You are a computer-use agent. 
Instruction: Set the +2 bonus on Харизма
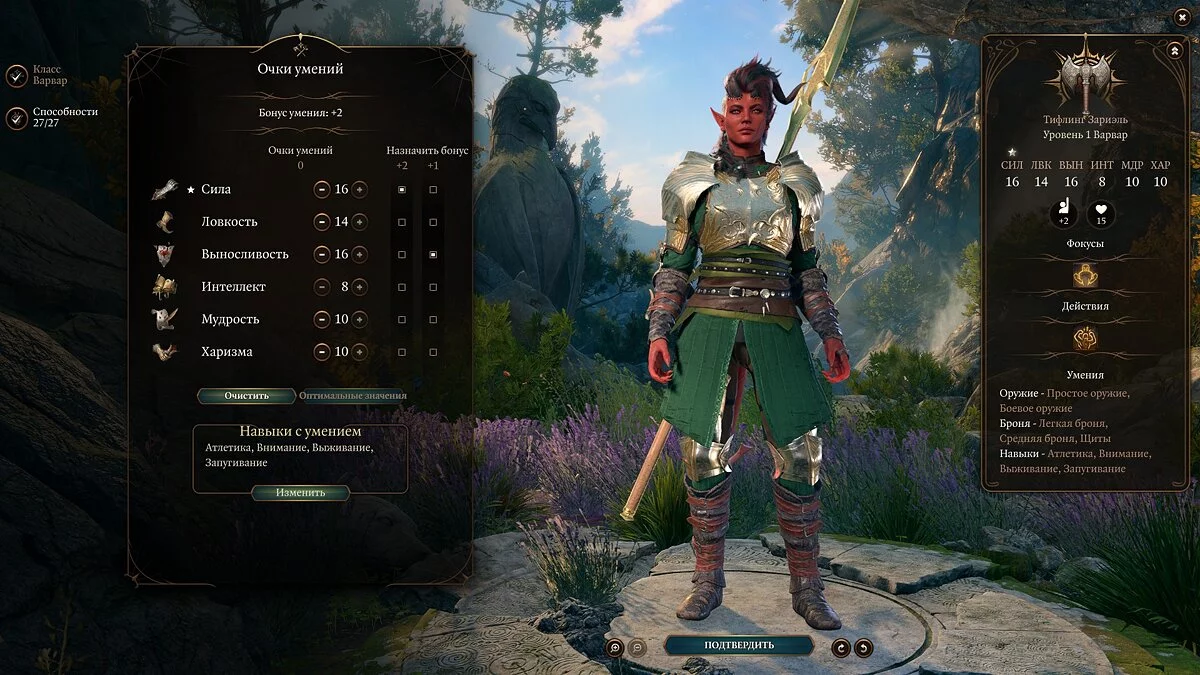tap(402, 352)
